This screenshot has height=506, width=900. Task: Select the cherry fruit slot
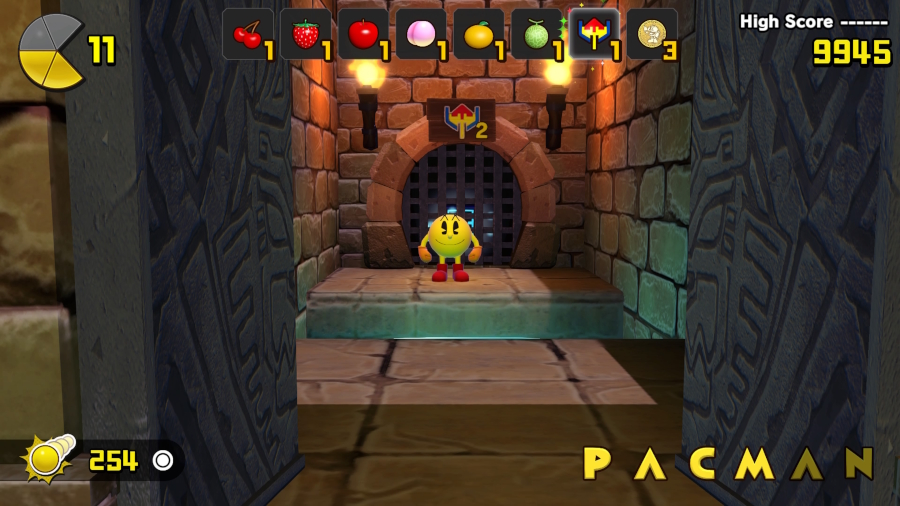click(248, 35)
